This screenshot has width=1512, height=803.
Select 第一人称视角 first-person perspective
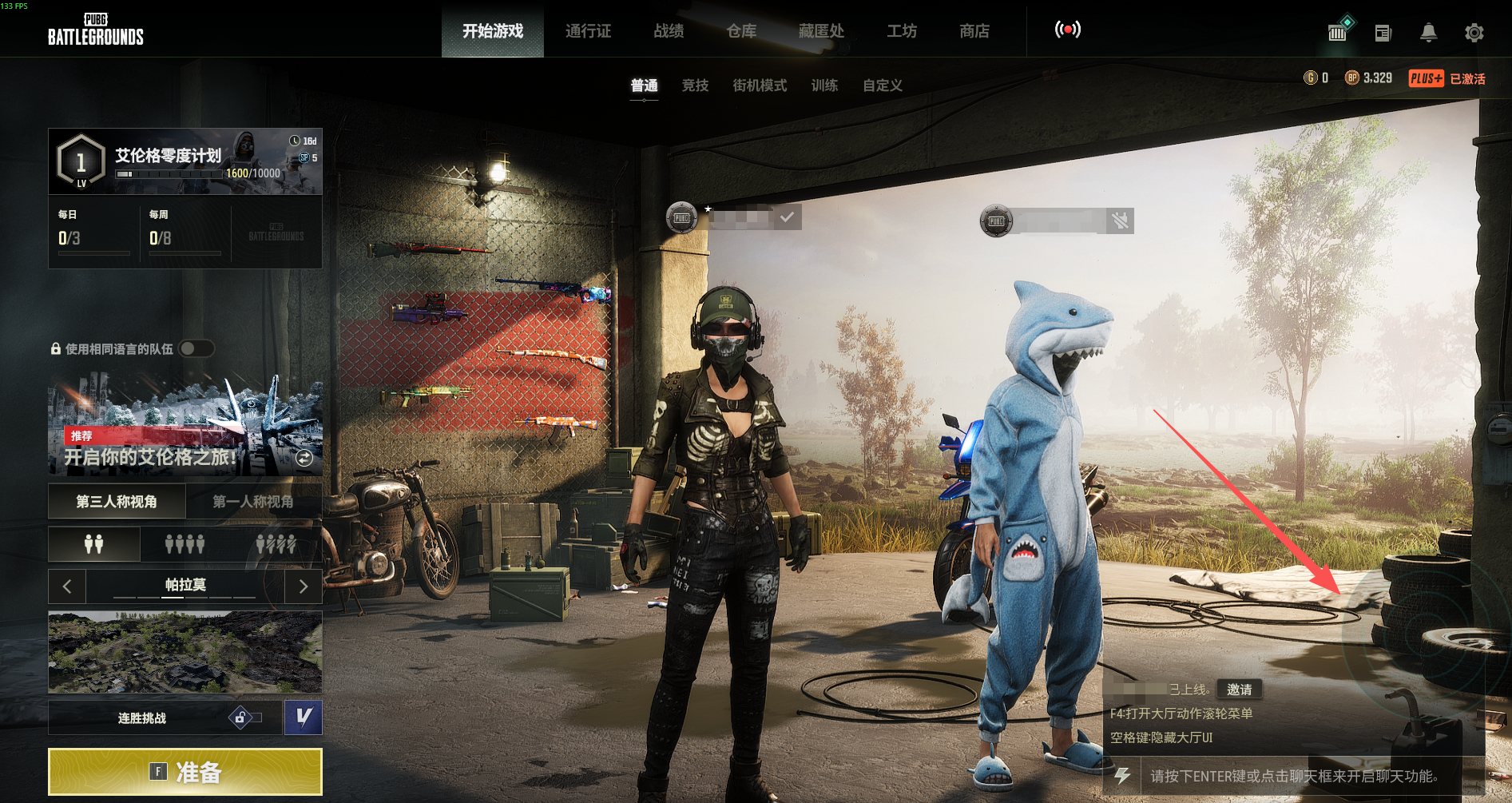253,502
